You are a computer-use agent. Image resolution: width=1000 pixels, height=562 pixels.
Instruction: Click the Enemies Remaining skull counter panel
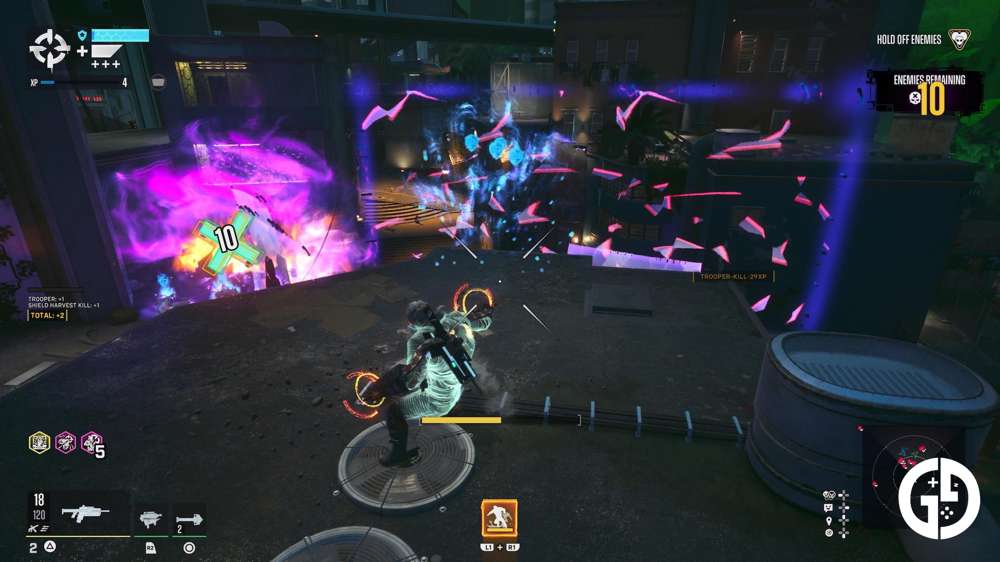point(926,93)
